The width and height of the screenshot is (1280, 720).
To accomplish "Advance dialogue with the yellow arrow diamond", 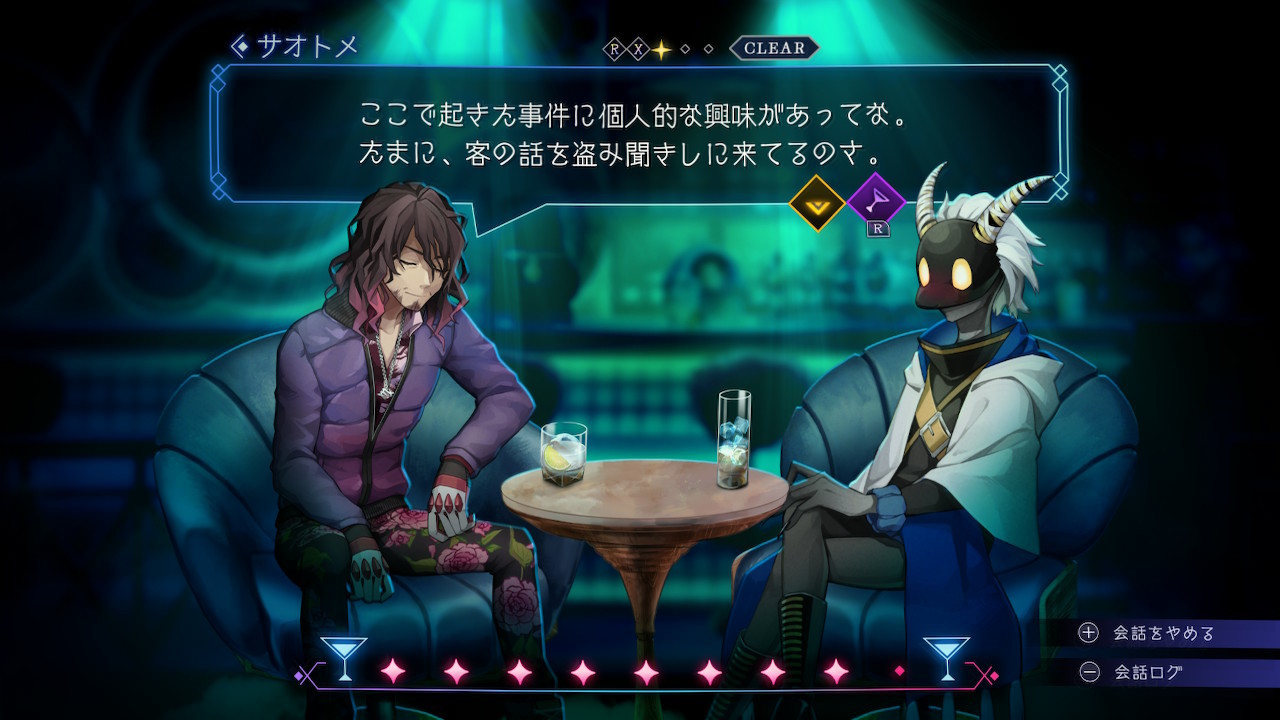I will coord(817,203).
